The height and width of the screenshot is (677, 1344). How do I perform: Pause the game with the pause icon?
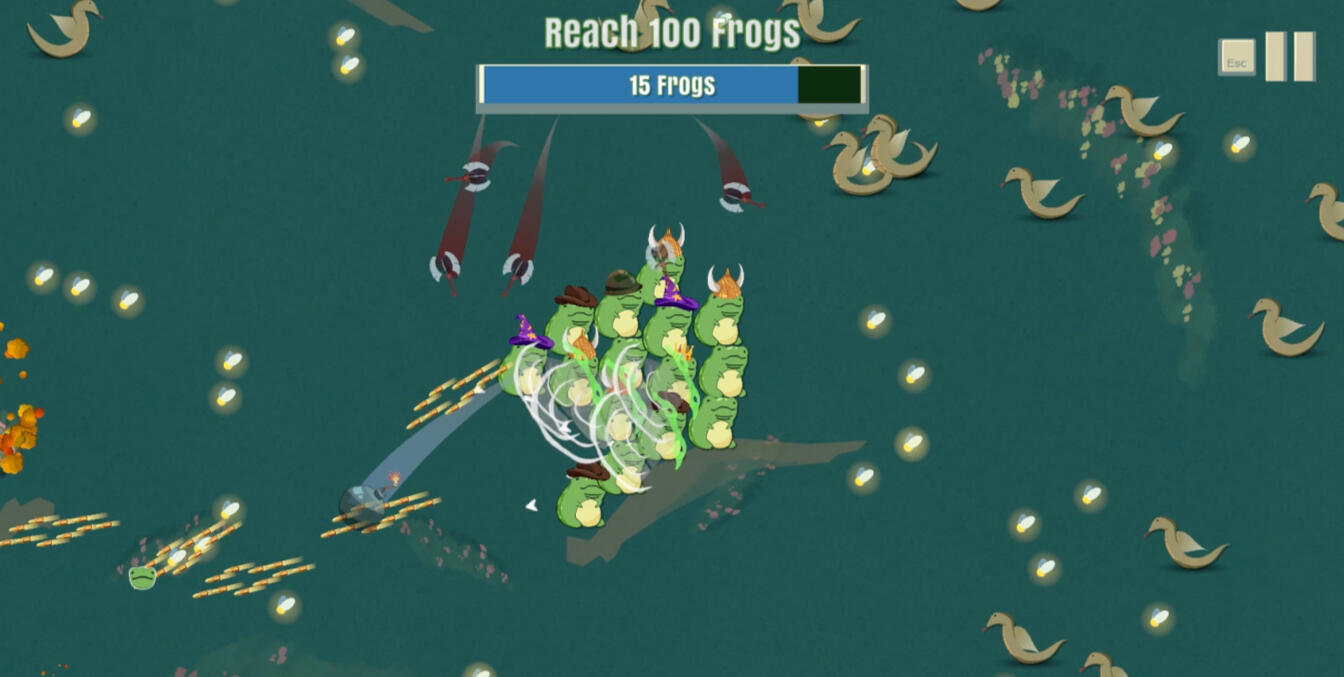click(x=1290, y=57)
